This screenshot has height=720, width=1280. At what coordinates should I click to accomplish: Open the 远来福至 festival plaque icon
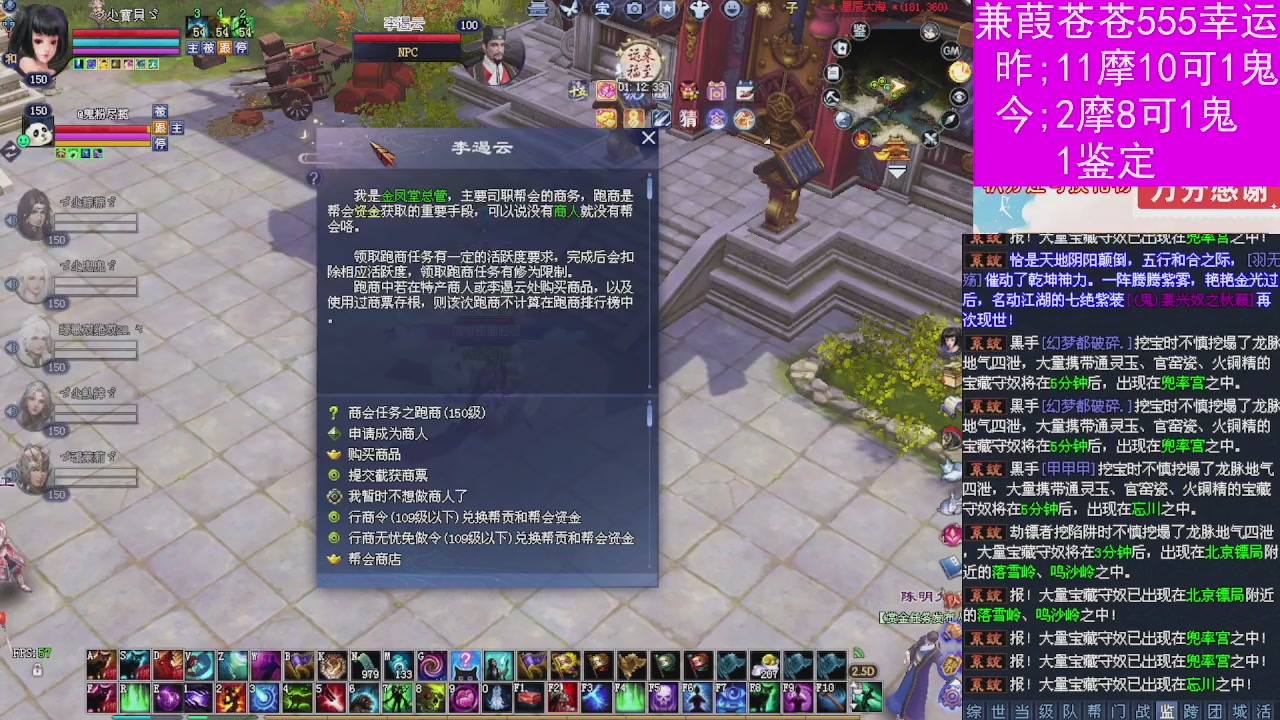[x=640, y=61]
